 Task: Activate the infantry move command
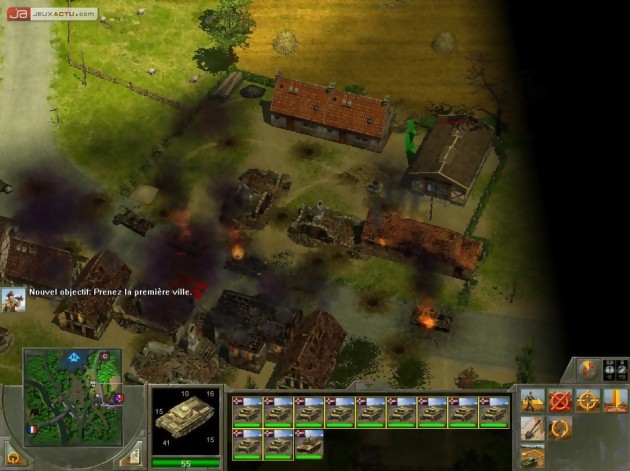532,402
